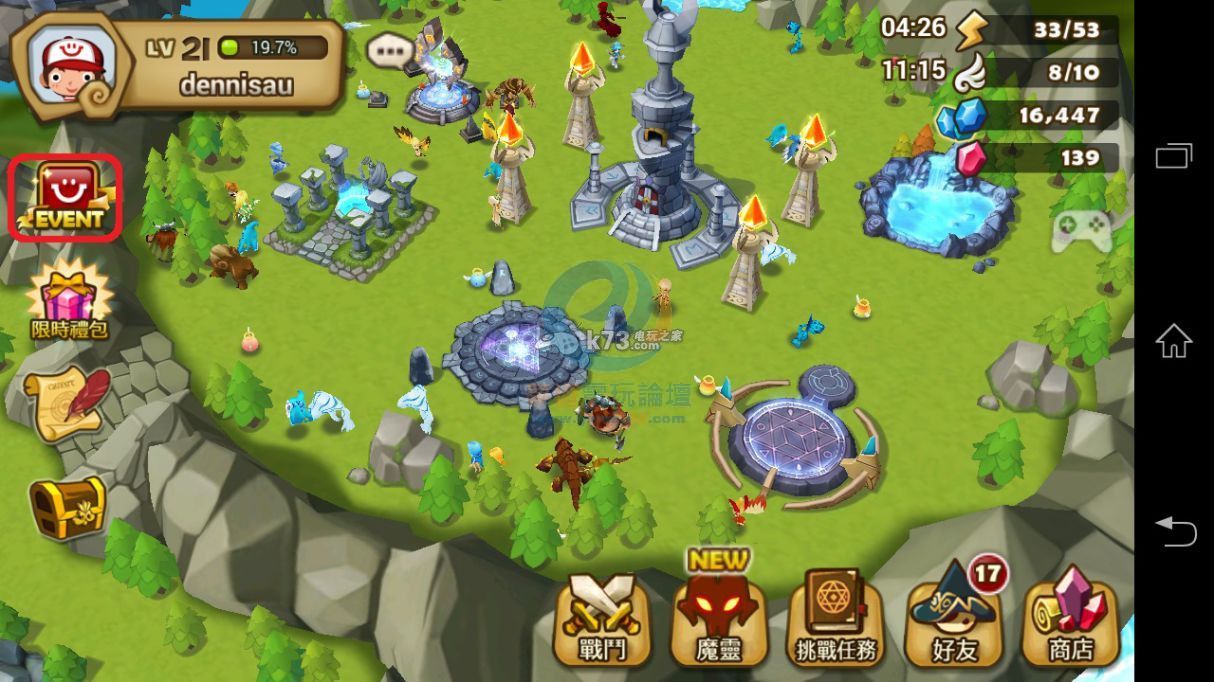Open the golden treasure chest icon
The width and height of the screenshot is (1214, 682).
click(x=67, y=506)
